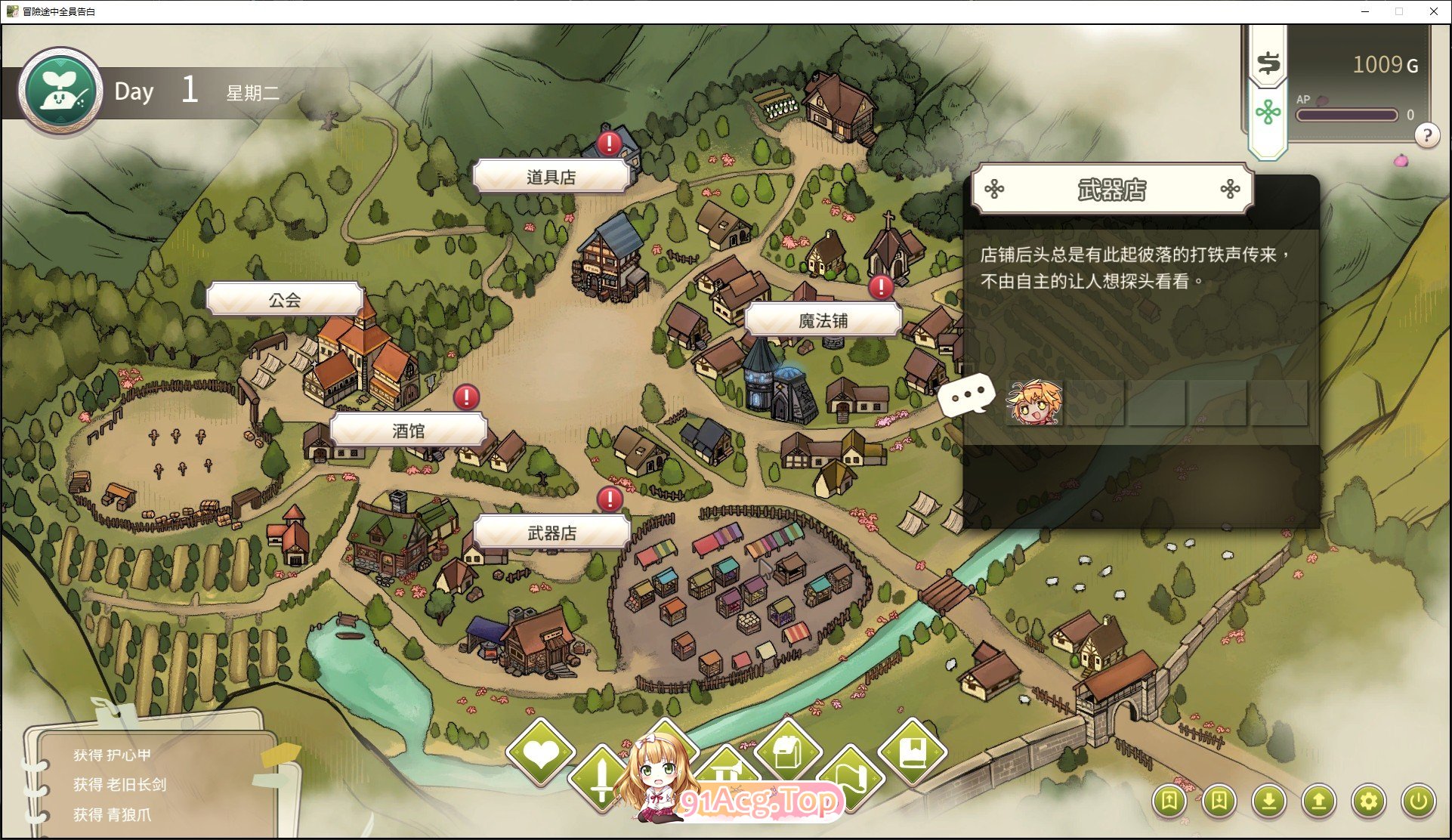Visit the 酒馆 tavern label
This screenshot has height=840, width=1452.
[x=408, y=431]
